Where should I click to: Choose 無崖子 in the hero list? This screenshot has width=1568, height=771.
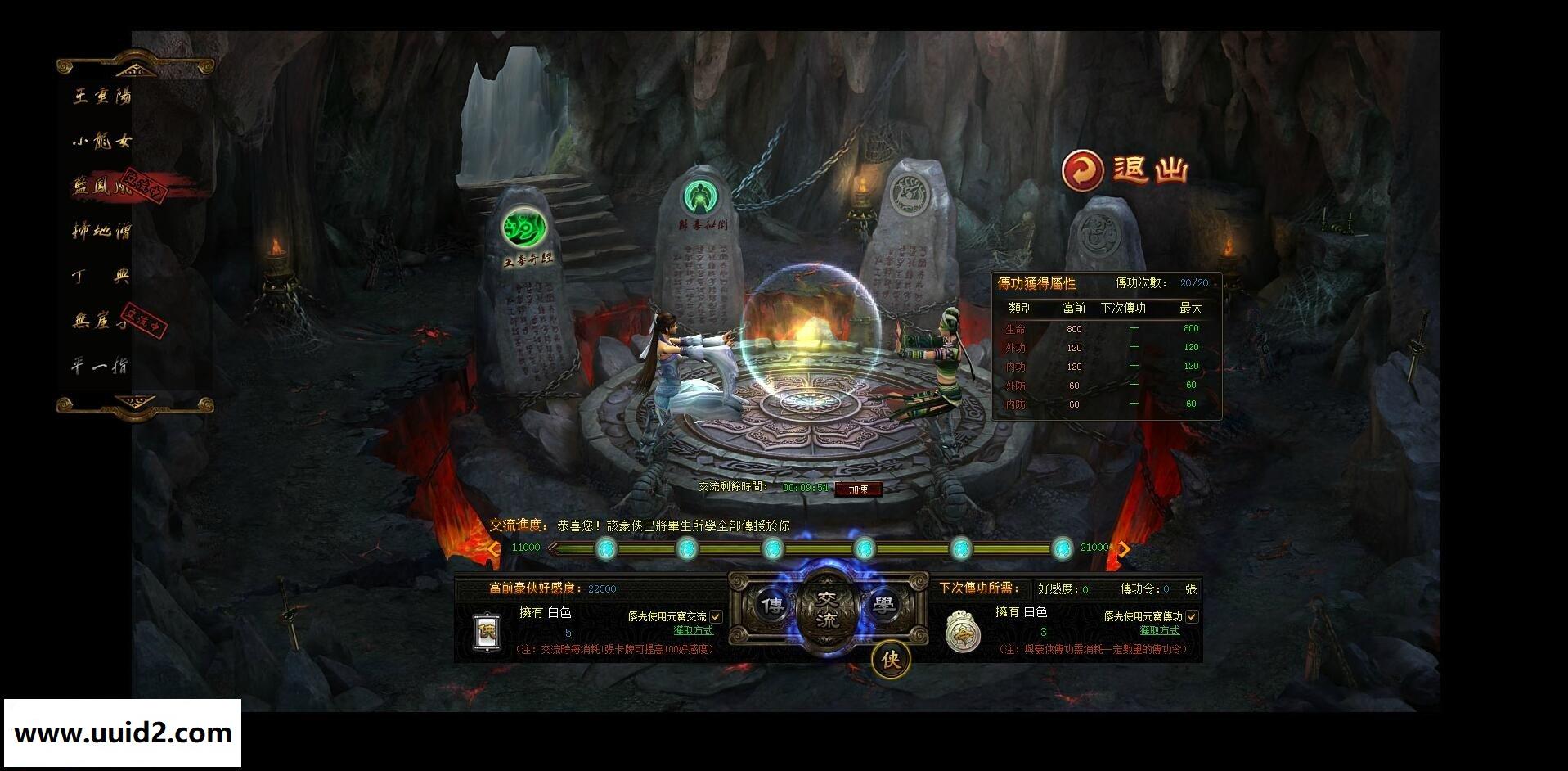pyautogui.click(x=102, y=321)
